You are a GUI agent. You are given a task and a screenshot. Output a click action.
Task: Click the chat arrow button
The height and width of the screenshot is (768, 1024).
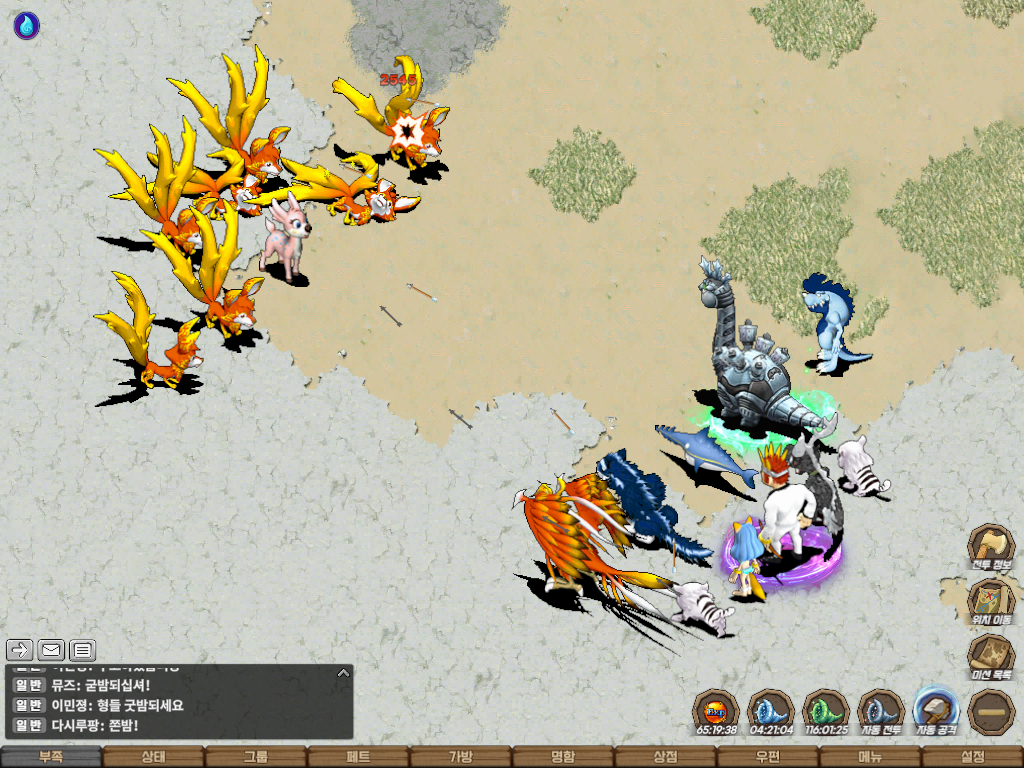[x=20, y=650]
